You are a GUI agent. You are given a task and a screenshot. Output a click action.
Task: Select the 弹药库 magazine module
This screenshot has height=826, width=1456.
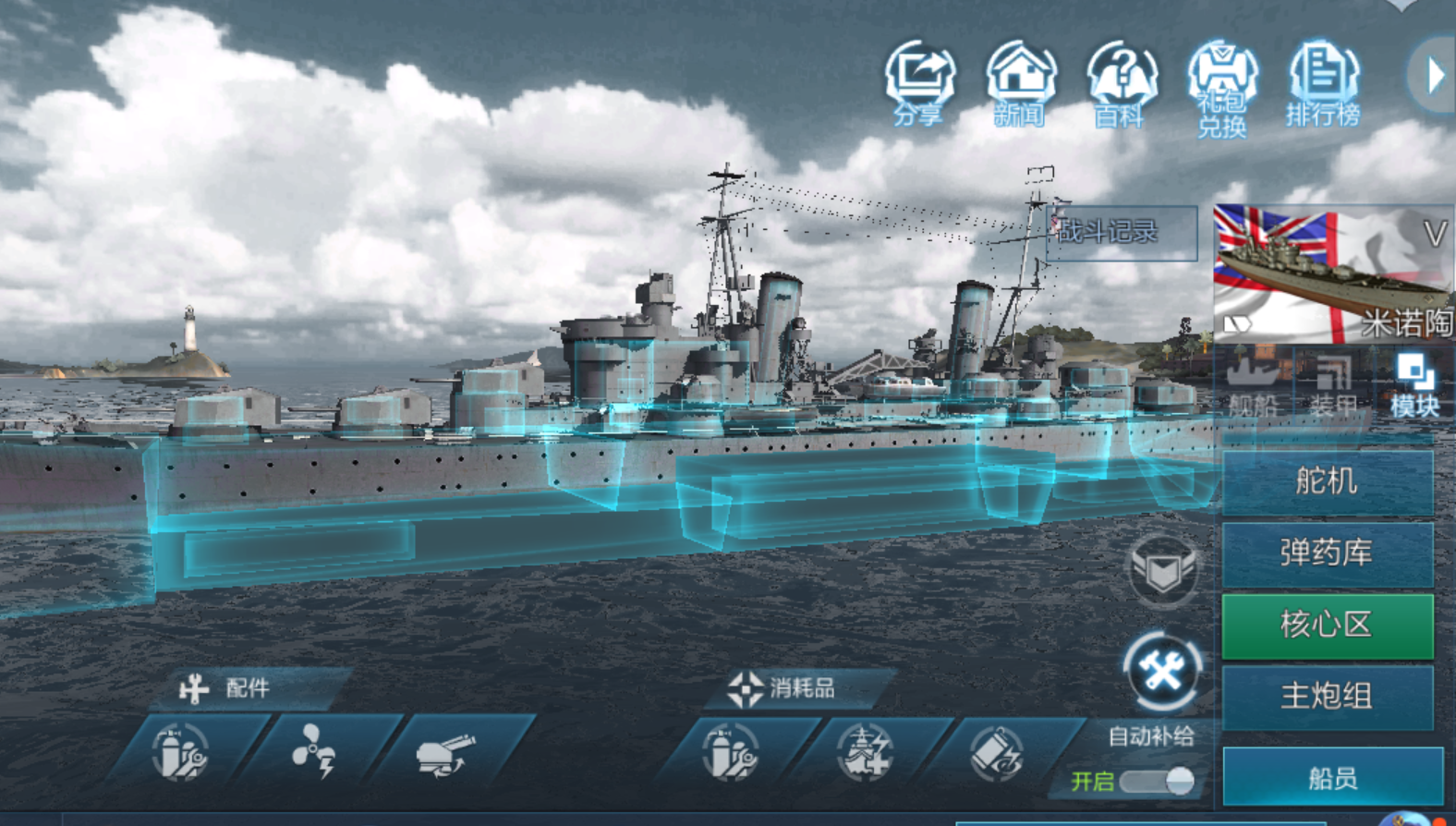[1327, 553]
